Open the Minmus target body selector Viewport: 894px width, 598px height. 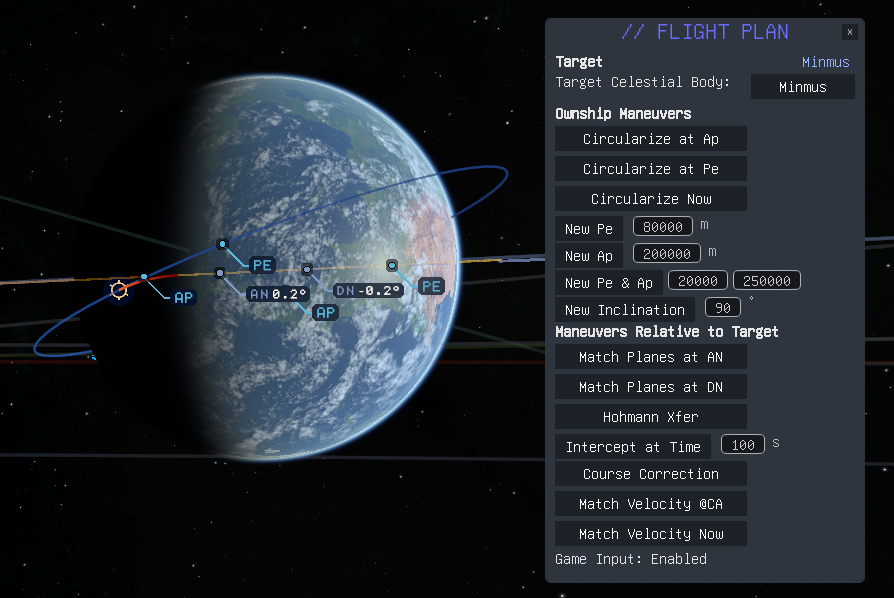(802, 87)
